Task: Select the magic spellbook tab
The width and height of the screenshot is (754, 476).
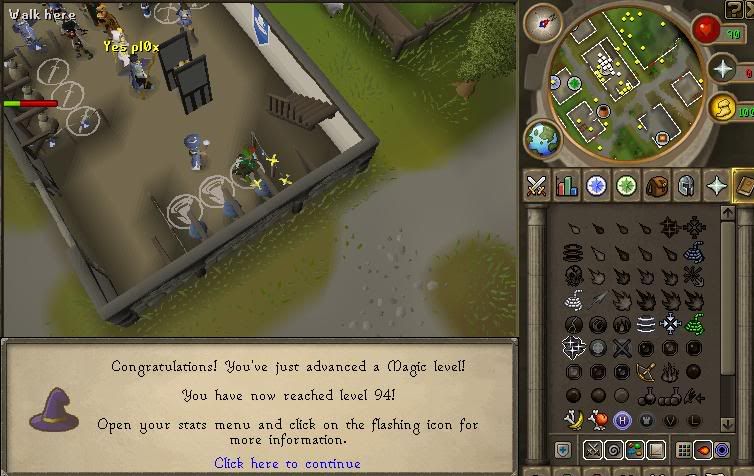Action: [743, 185]
